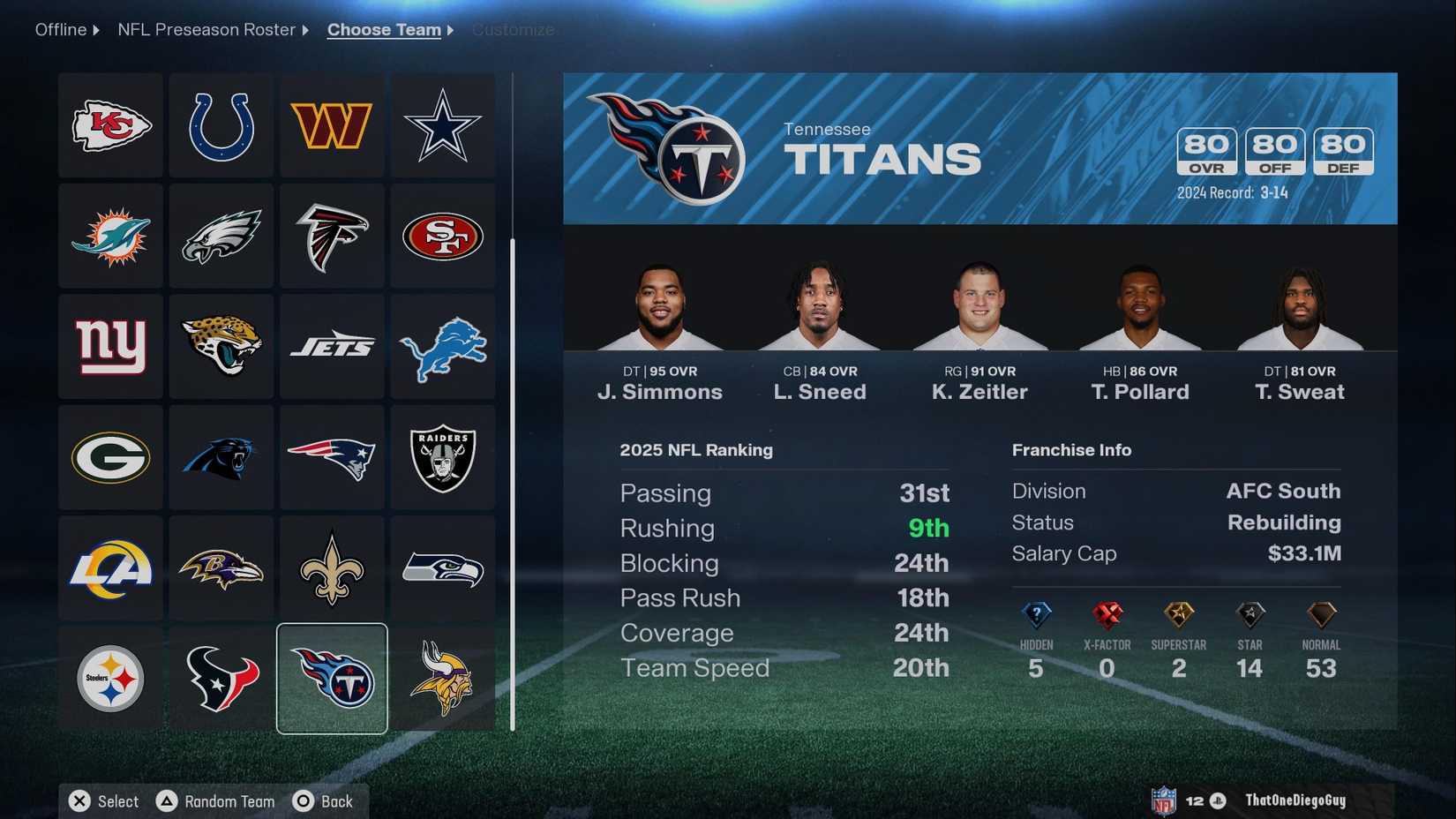Select the Kansas City Chiefs logo

tap(109, 124)
